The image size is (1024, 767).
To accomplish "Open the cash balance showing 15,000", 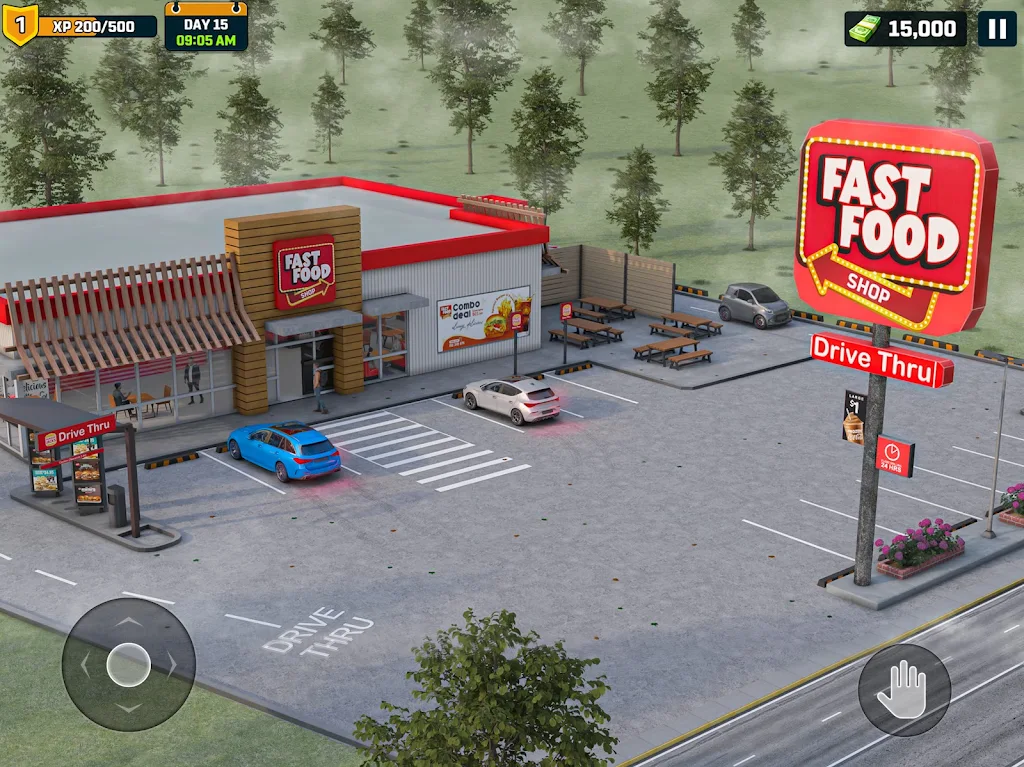I will point(906,29).
